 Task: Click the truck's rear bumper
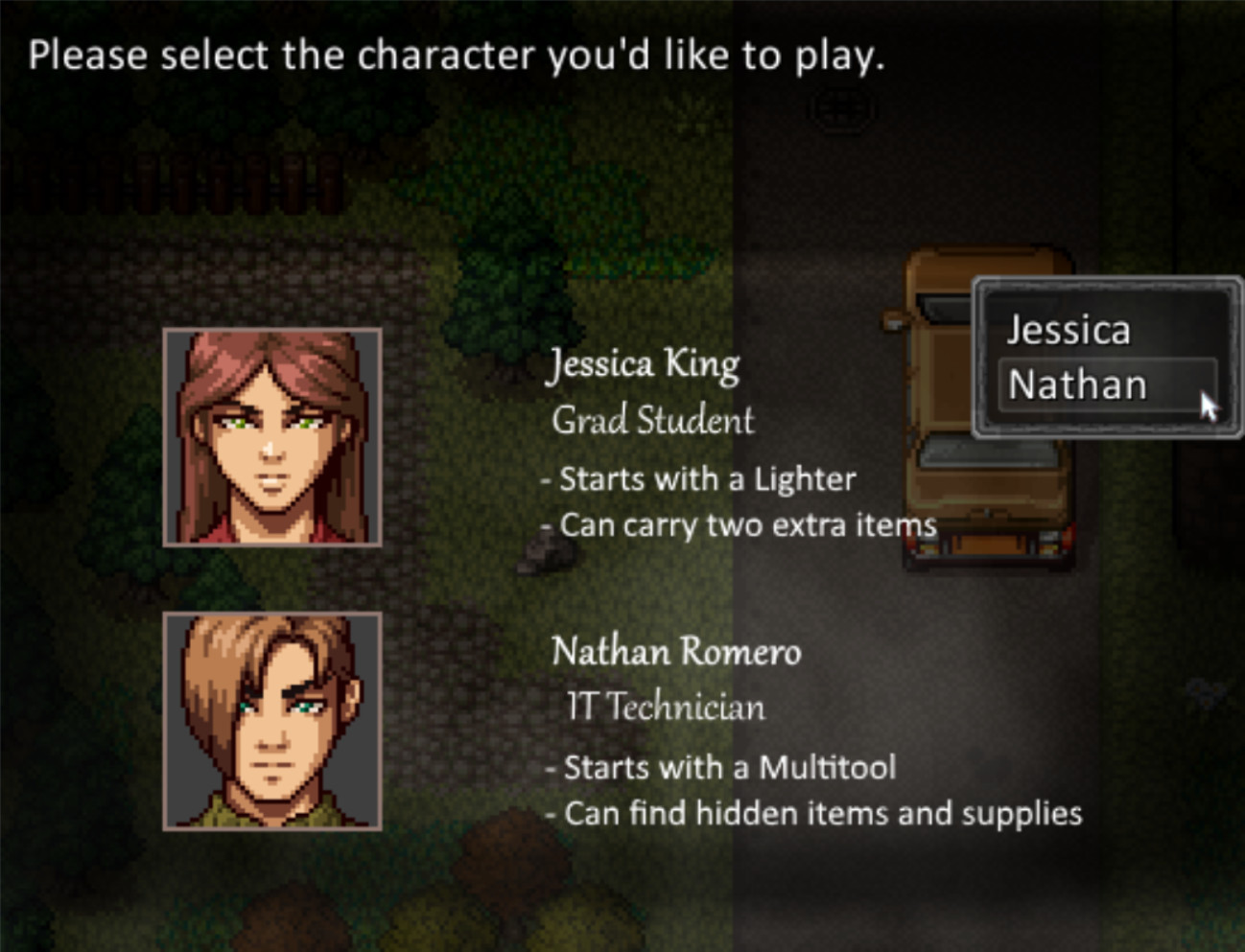click(988, 546)
